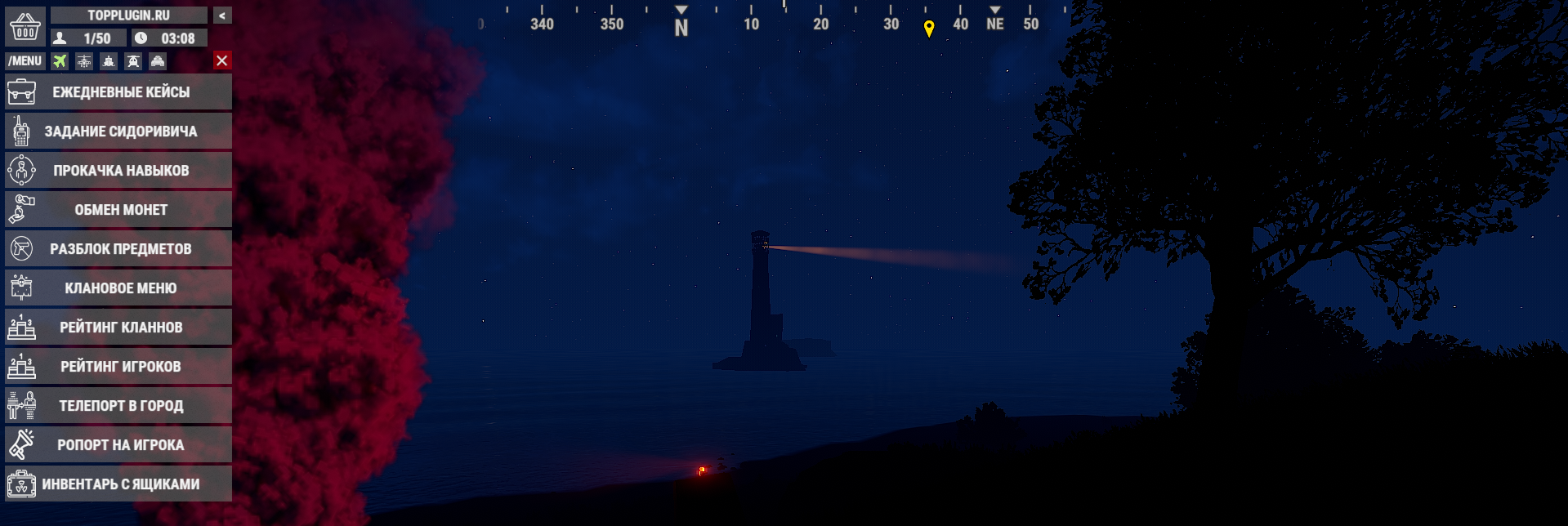Select the Chinook helicopter event icon
Viewport: 1568px width, 526px height.
[x=133, y=61]
